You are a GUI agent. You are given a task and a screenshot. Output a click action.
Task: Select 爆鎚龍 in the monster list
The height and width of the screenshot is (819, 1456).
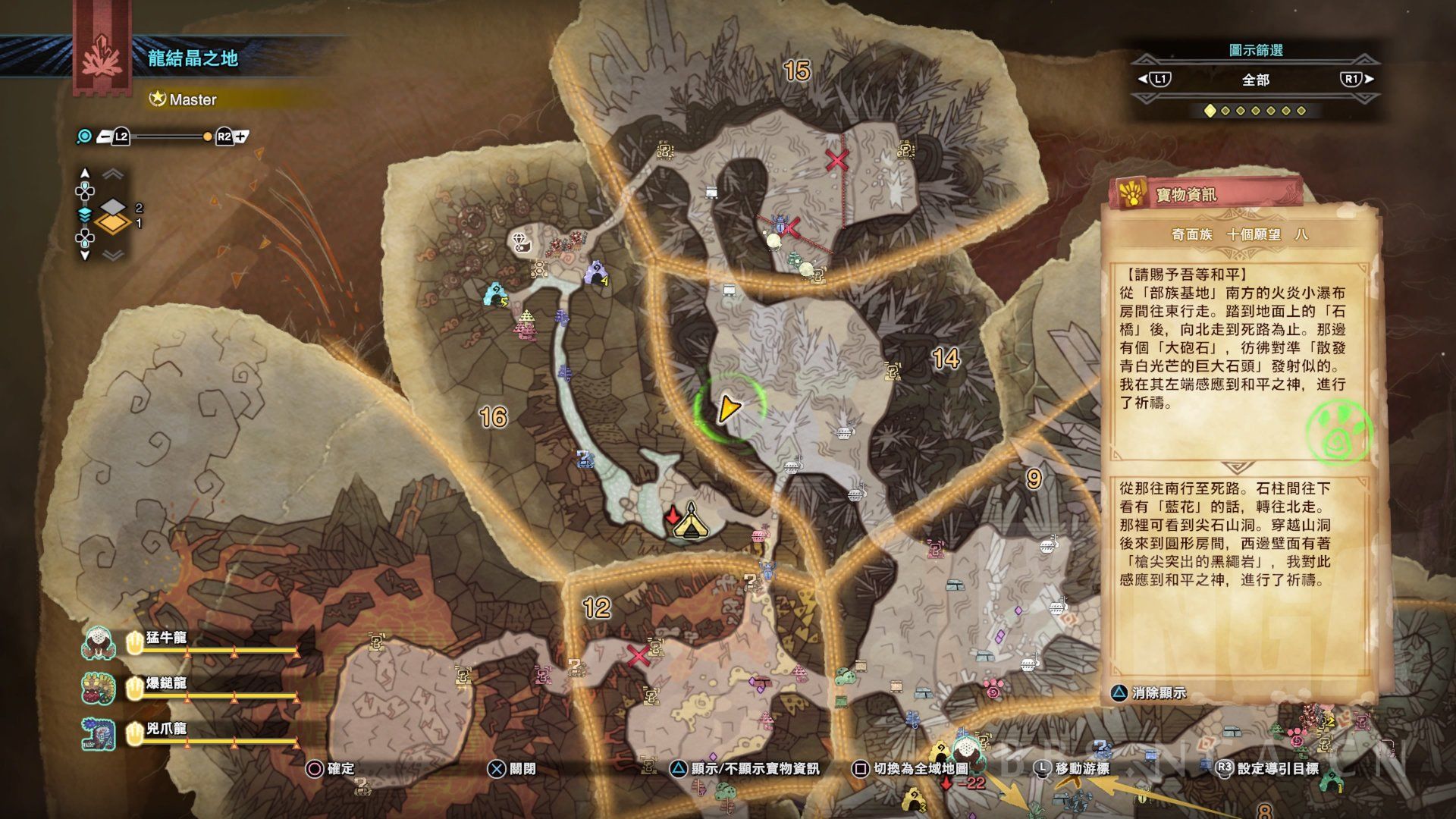click(x=166, y=683)
